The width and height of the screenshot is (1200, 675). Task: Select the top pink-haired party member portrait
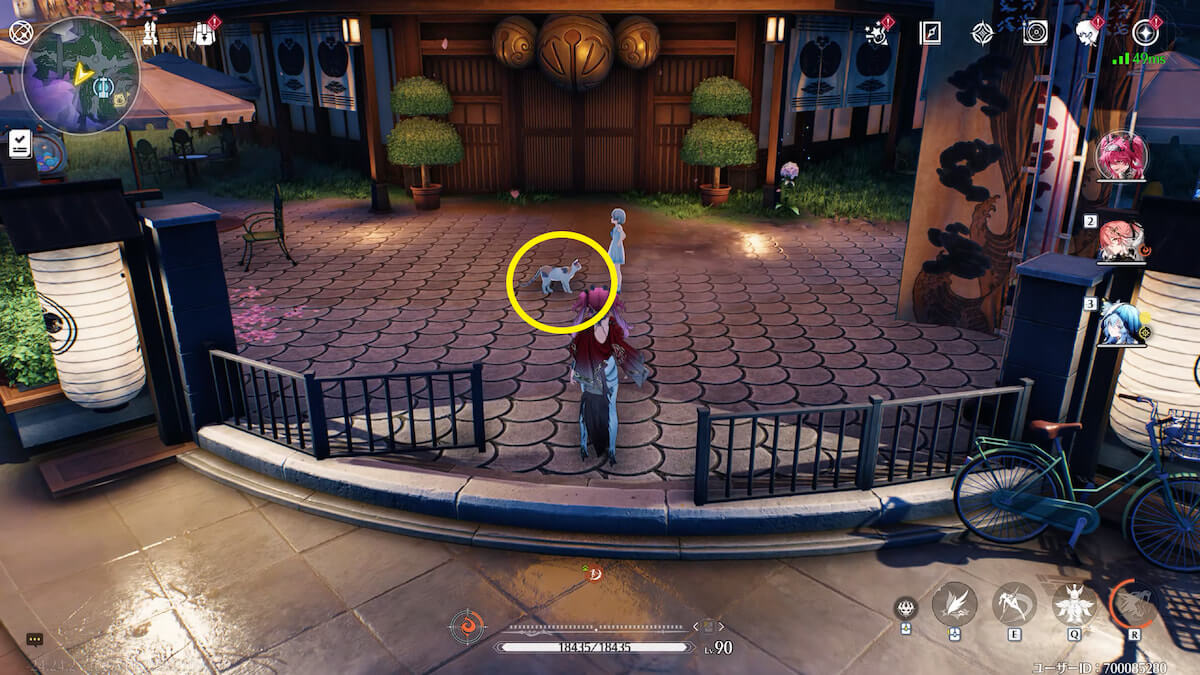point(1121,155)
